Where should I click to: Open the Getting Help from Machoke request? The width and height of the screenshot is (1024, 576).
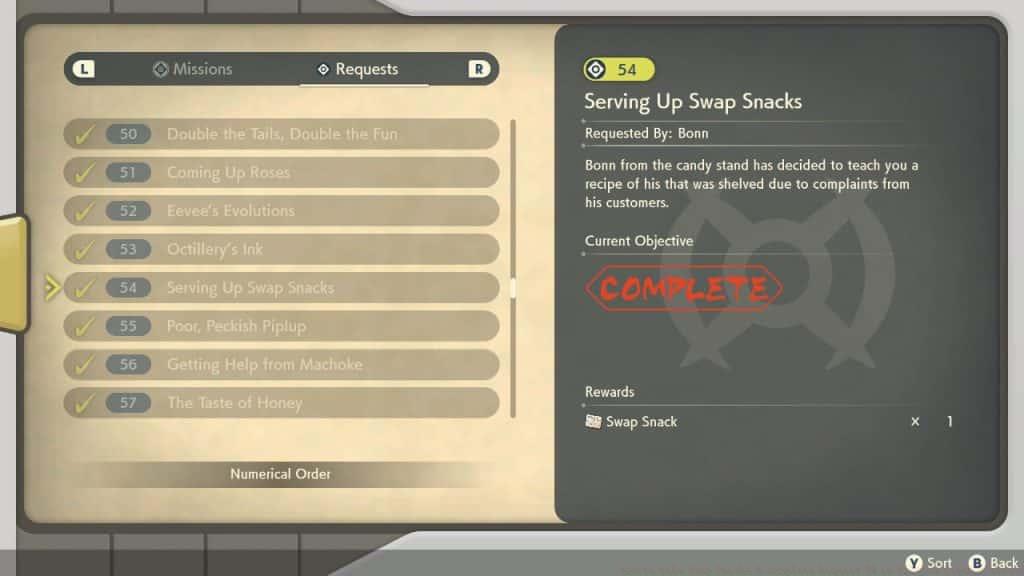coord(281,365)
